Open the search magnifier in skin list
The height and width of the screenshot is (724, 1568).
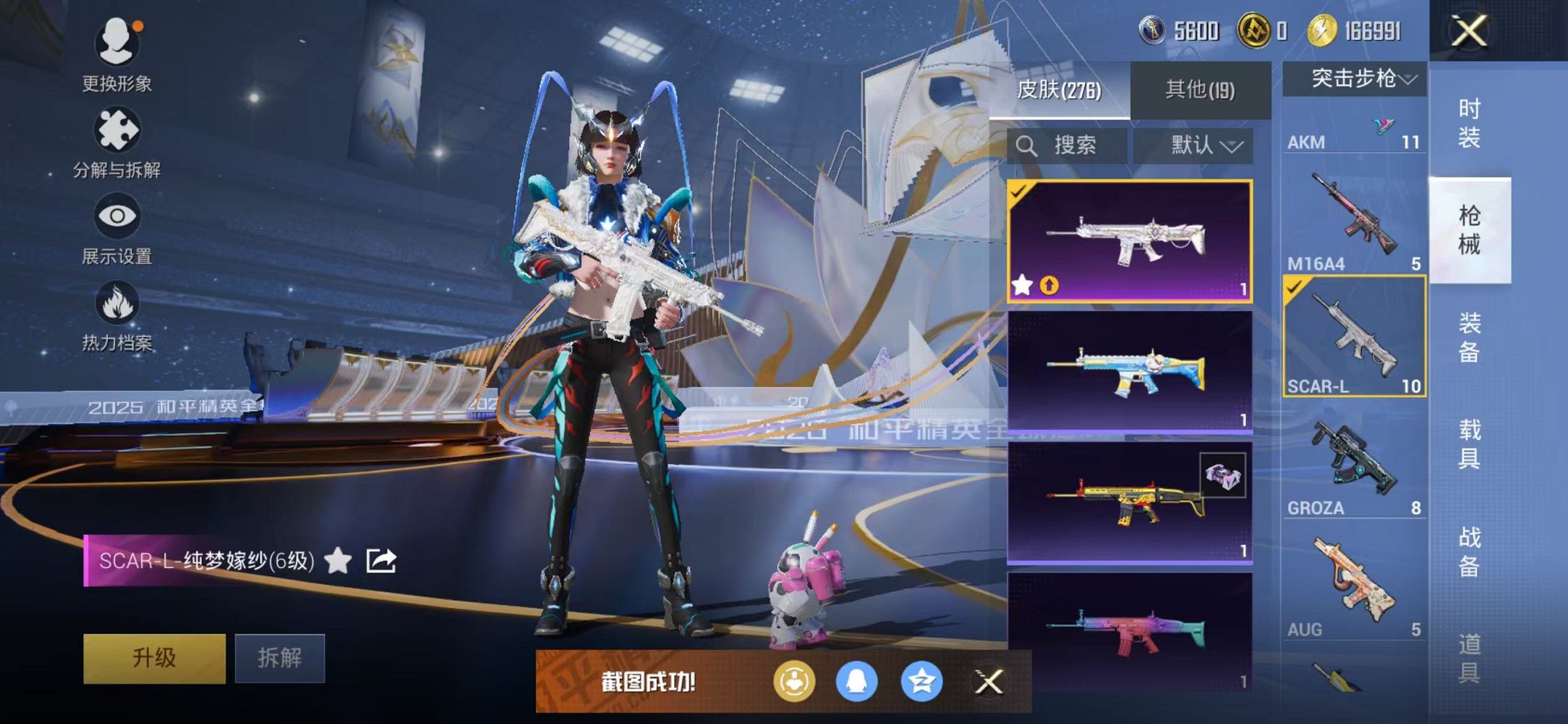(x=1028, y=143)
